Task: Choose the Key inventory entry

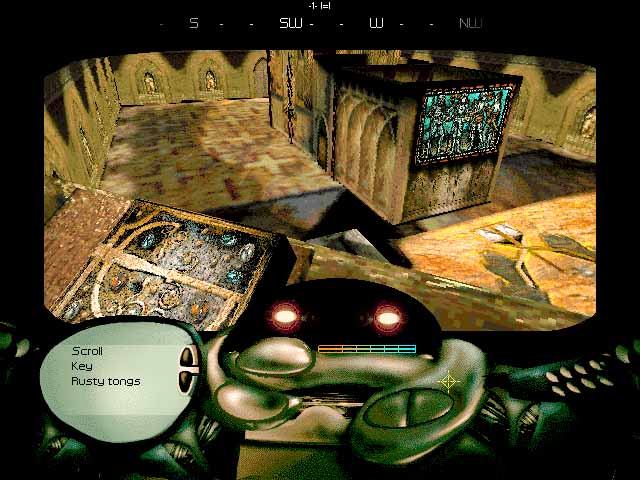Action: point(81,366)
